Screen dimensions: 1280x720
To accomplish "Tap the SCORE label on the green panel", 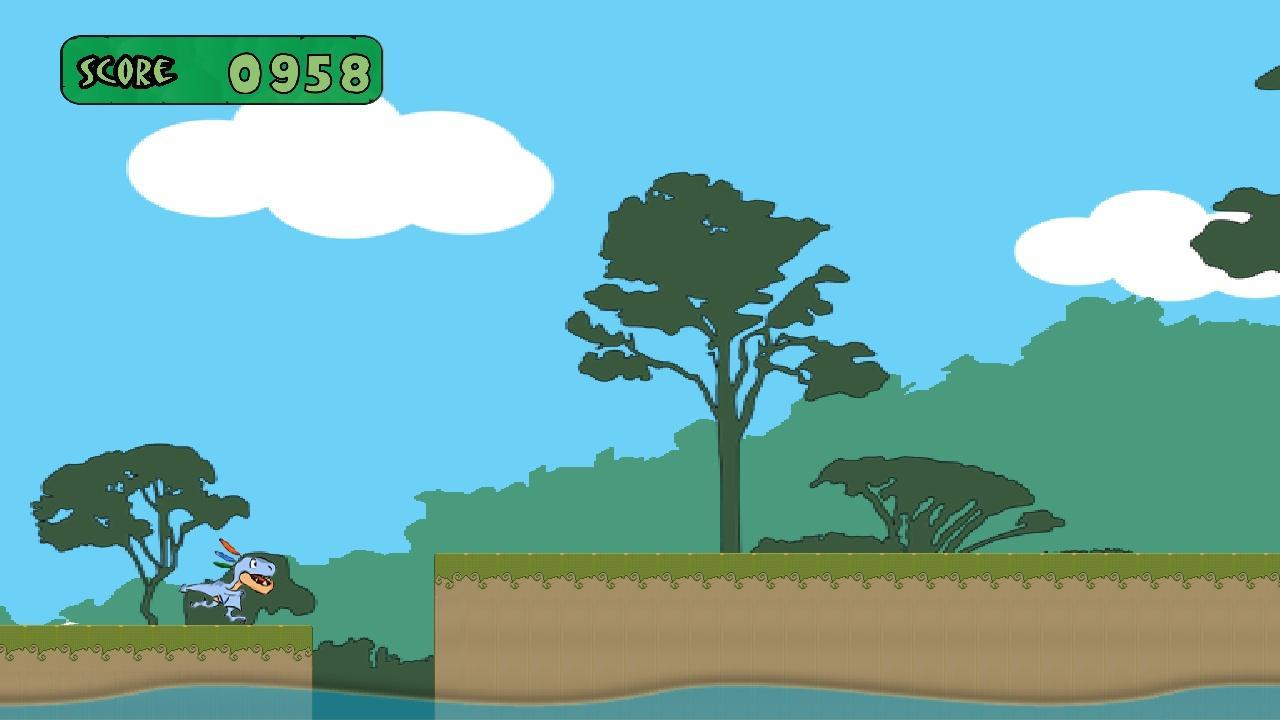I will coord(125,70).
